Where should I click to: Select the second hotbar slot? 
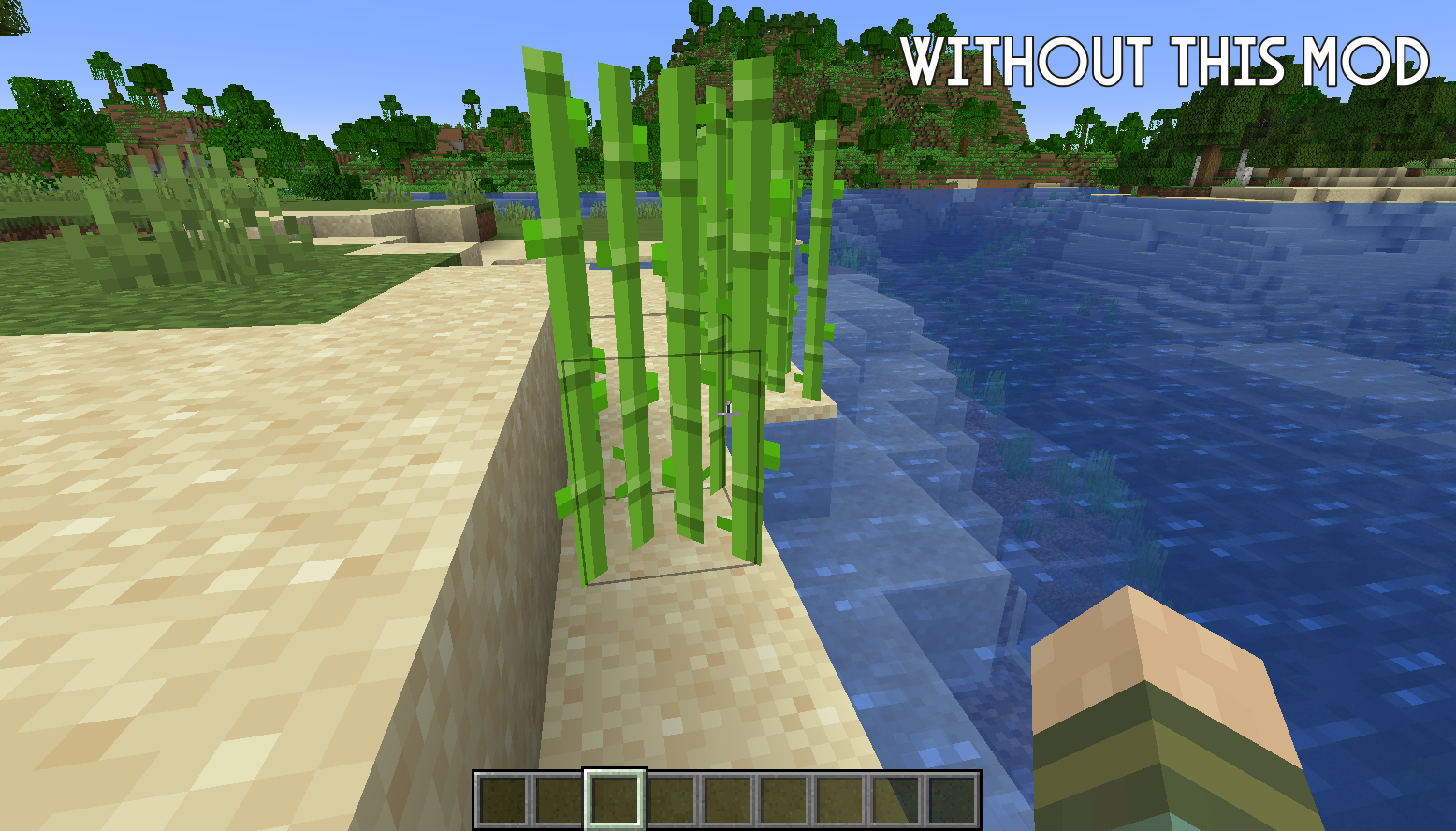560,800
